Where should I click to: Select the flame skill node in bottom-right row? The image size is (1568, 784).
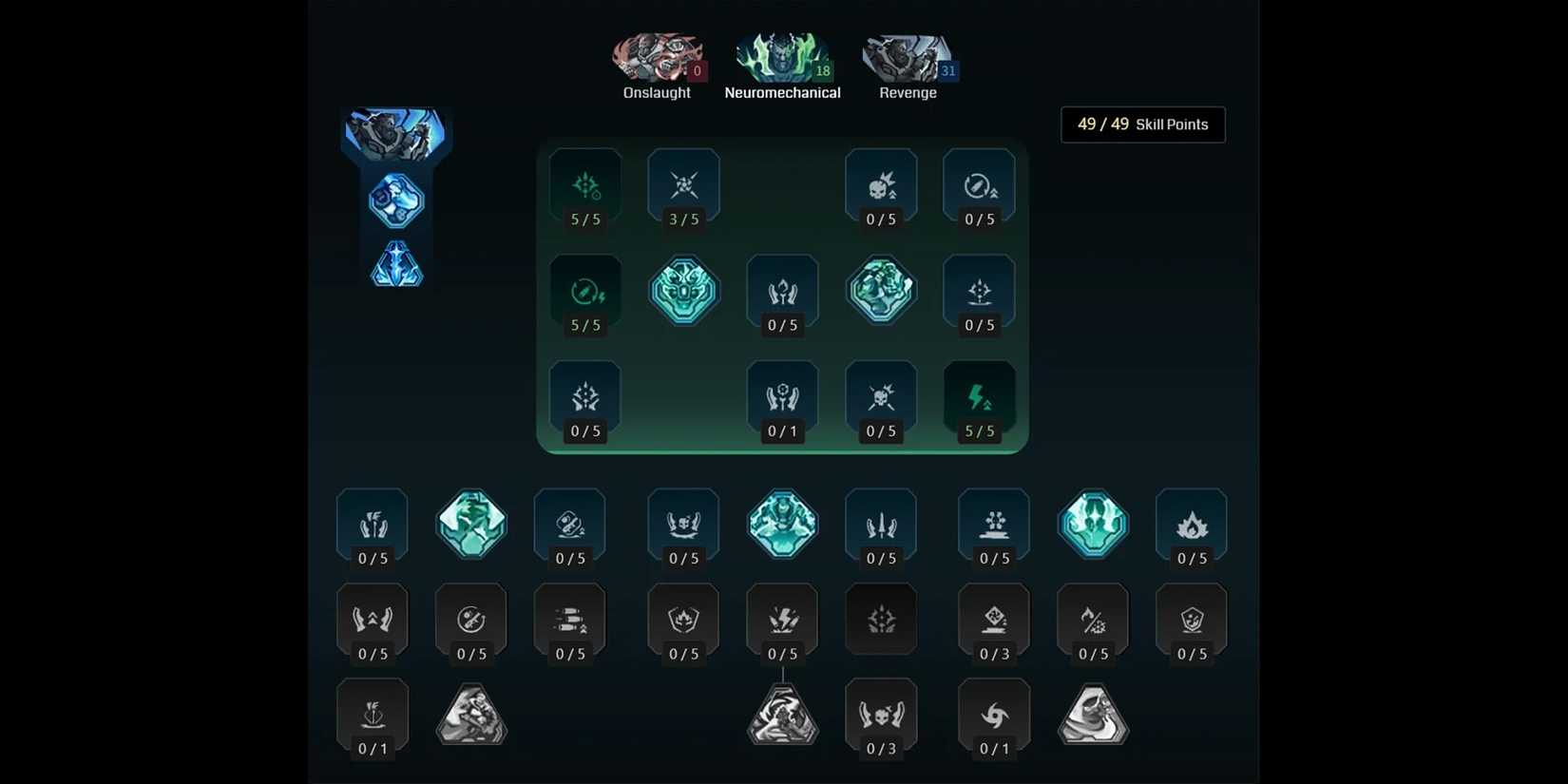pos(1192,525)
